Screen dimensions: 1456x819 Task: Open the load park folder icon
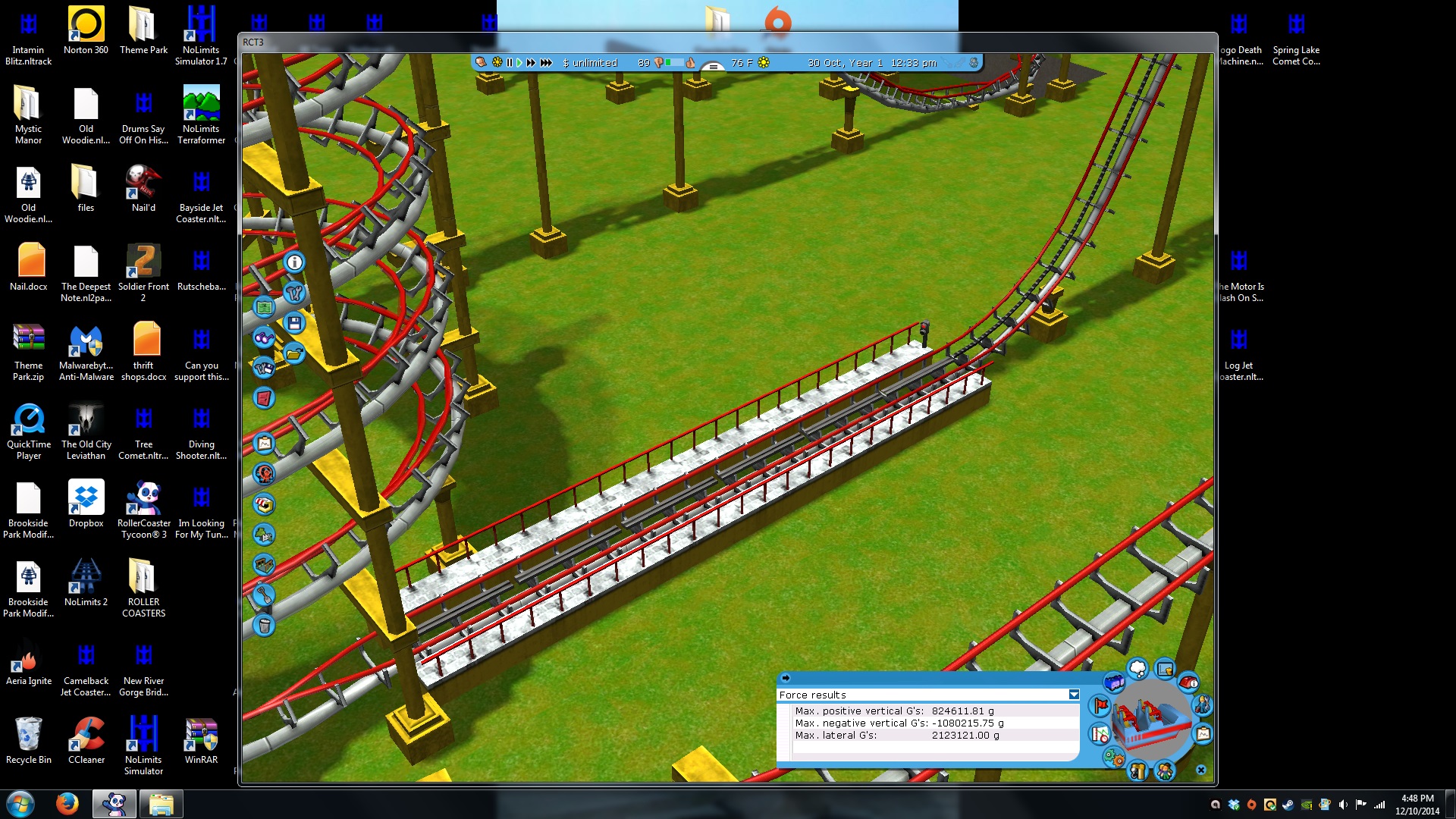294,353
